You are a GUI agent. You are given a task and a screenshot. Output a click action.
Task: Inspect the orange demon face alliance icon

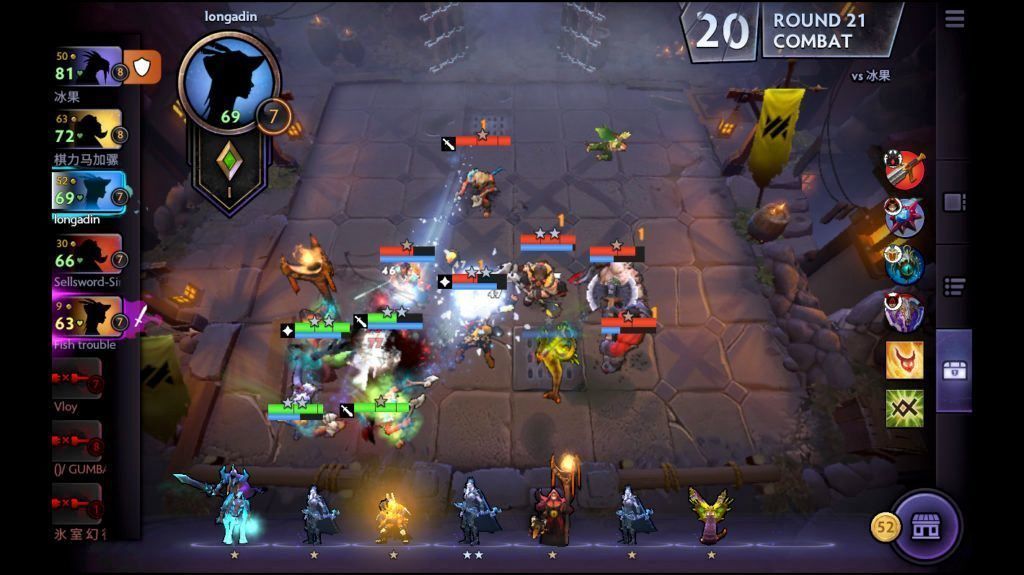[x=904, y=360]
